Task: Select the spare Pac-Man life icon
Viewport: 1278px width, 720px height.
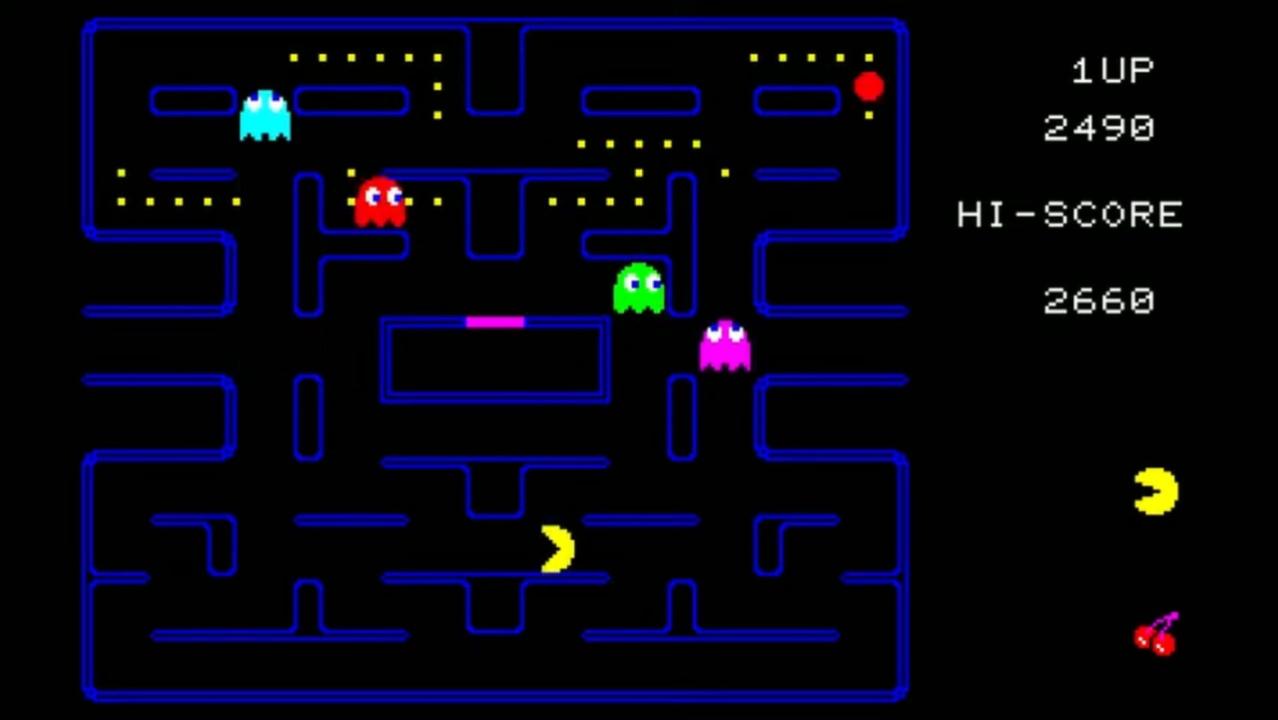Action: [x=1156, y=491]
